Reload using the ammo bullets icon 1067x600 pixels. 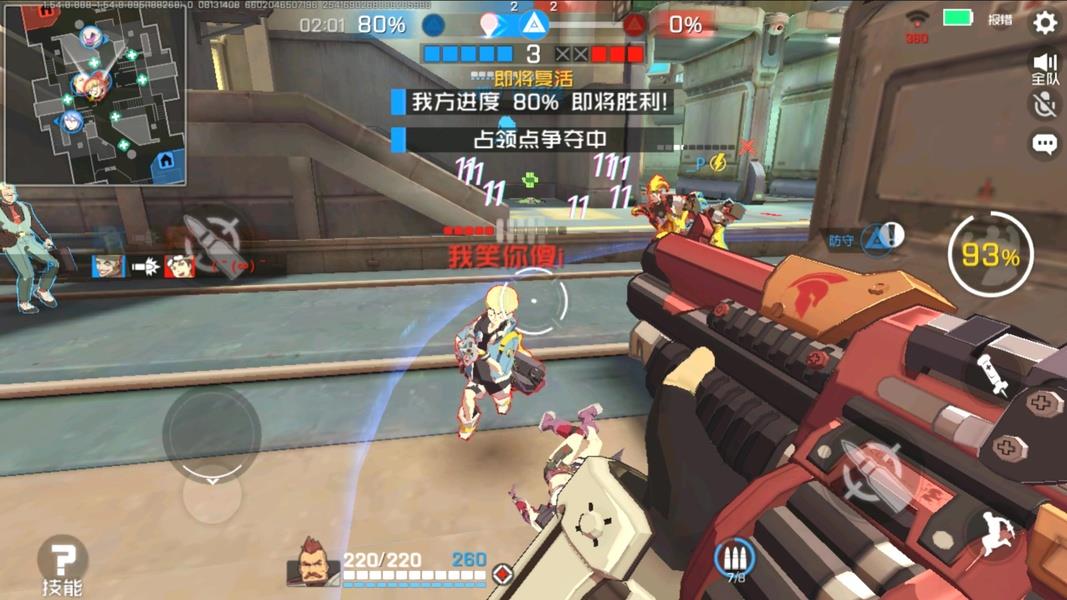pyautogui.click(x=735, y=561)
